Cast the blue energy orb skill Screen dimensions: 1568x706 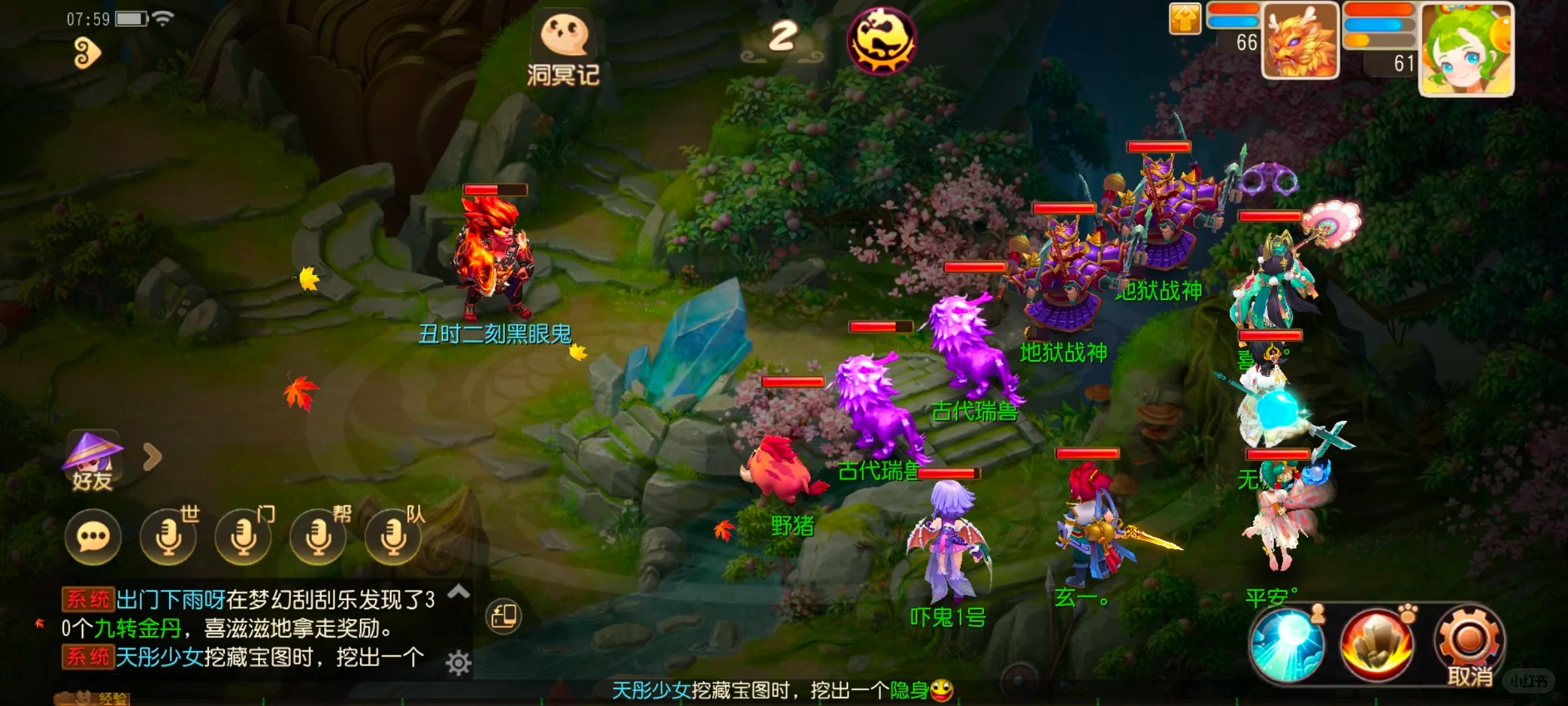pyautogui.click(x=1288, y=643)
